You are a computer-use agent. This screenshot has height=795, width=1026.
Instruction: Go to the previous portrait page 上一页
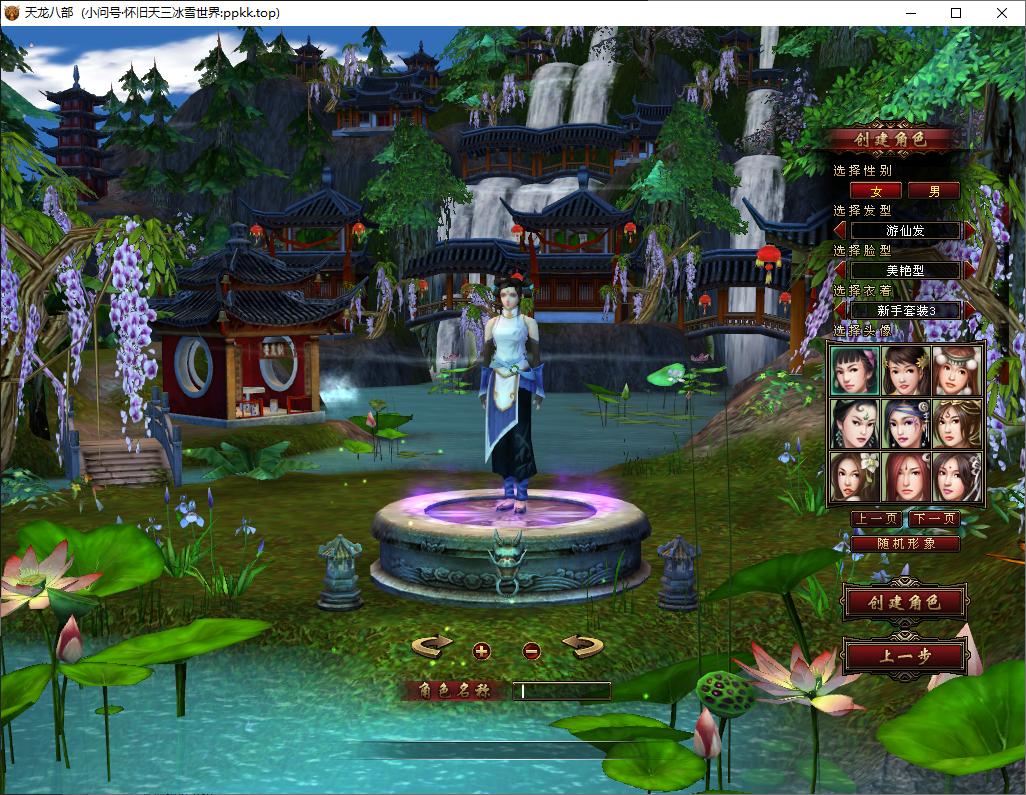pyautogui.click(x=875, y=519)
